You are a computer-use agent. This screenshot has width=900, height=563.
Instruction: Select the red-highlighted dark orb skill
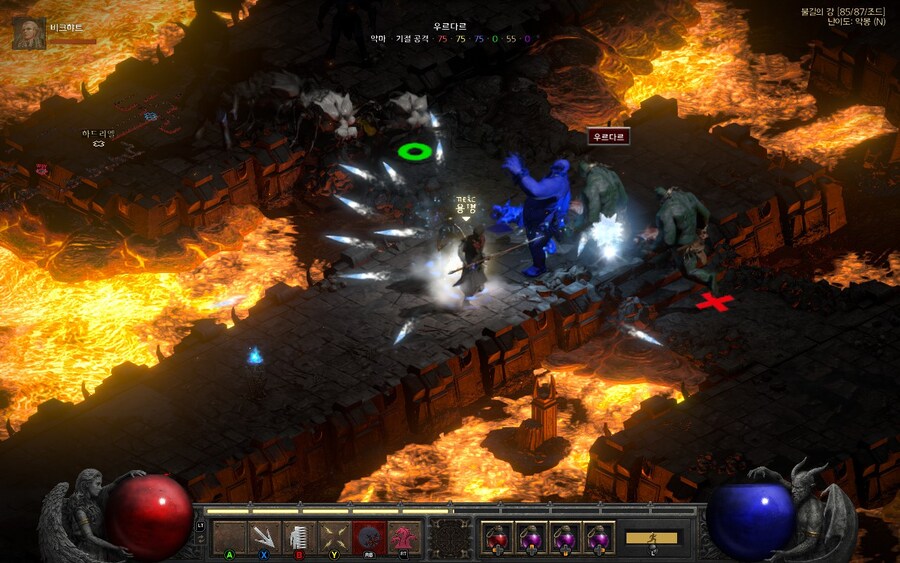[369, 537]
